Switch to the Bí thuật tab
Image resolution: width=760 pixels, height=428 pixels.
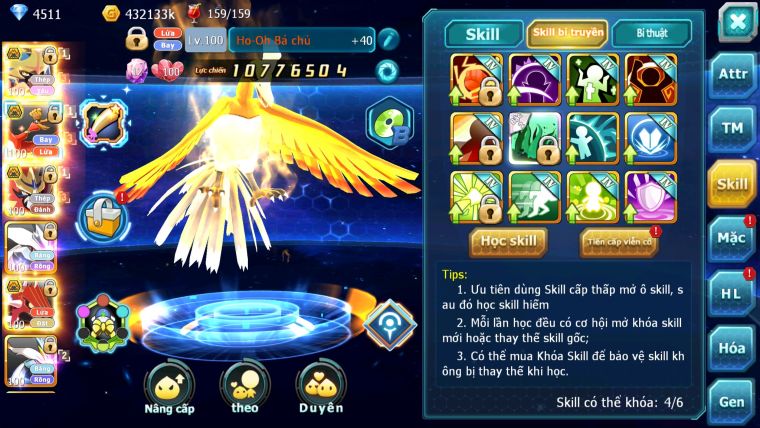[x=651, y=34]
